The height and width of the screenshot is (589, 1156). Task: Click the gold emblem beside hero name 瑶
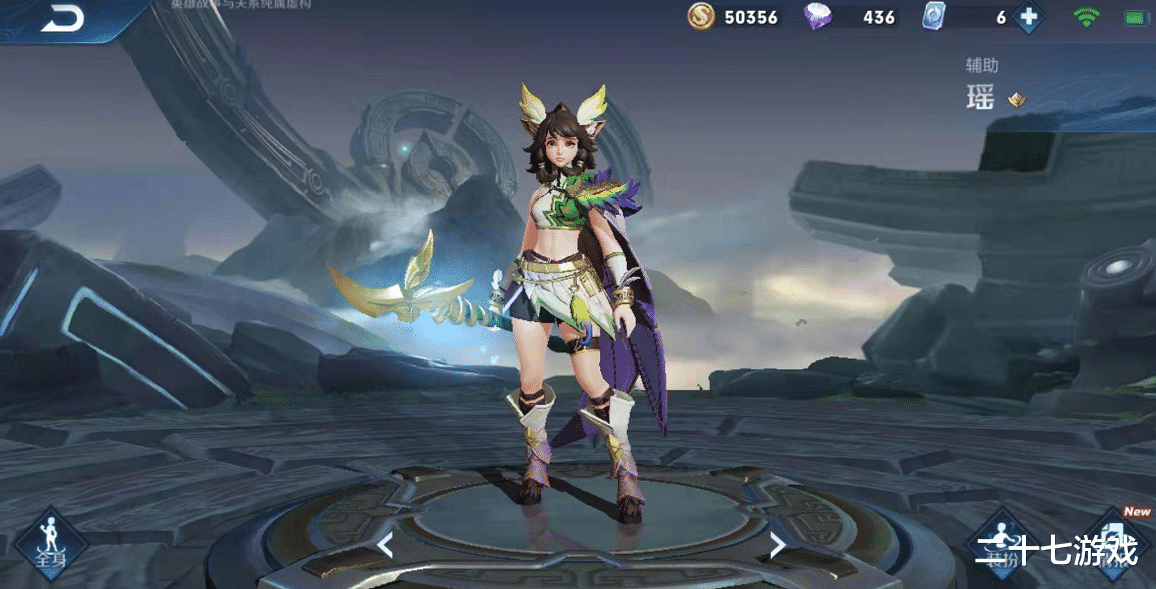(1016, 99)
